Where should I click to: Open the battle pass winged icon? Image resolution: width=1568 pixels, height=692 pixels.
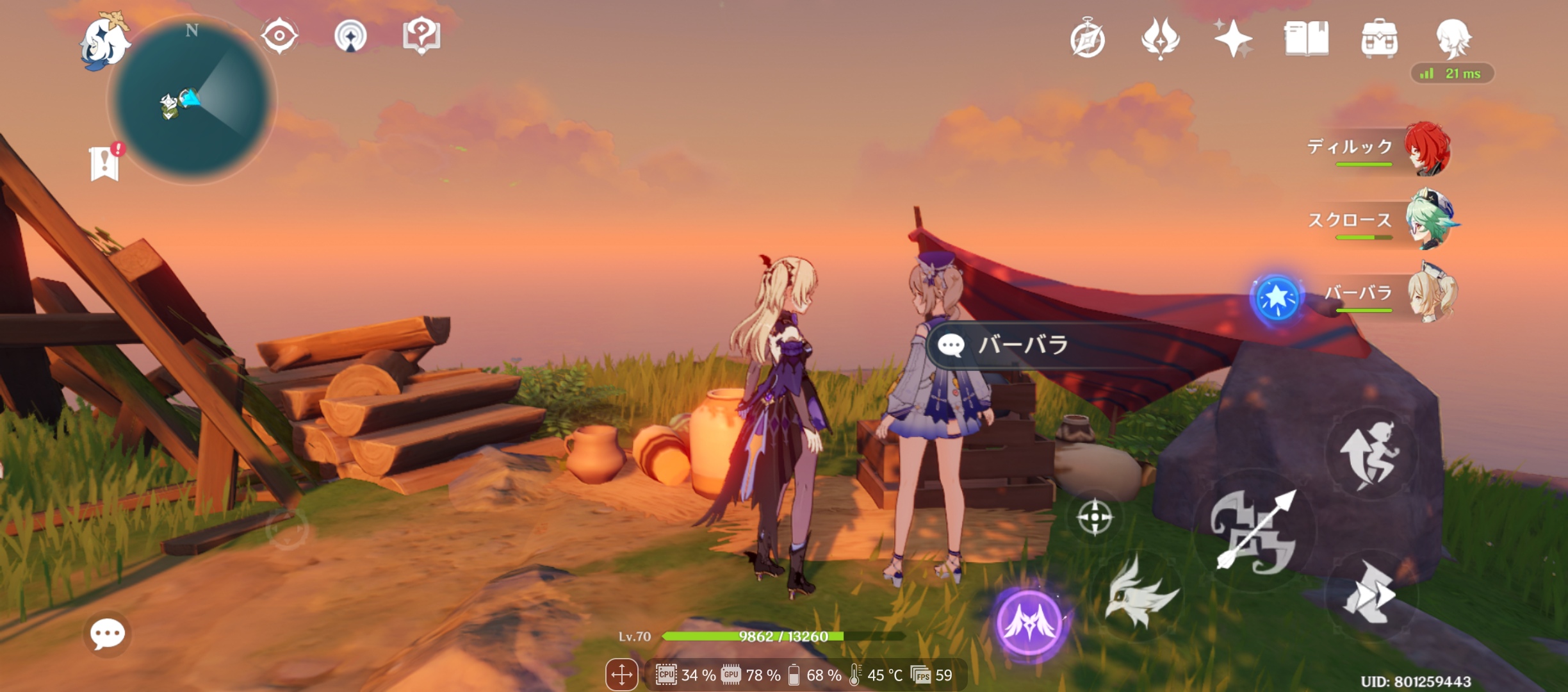click(x=1160, y=38)
